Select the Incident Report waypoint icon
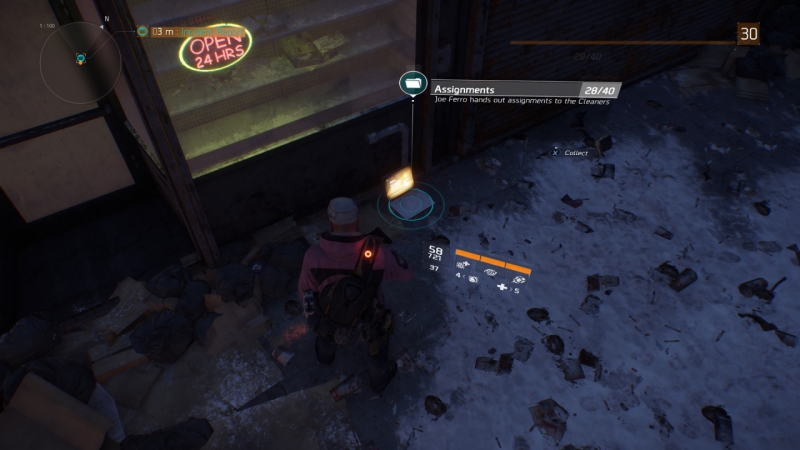The height and width of the screenshot is (450, 800). [x=143, y=32]
